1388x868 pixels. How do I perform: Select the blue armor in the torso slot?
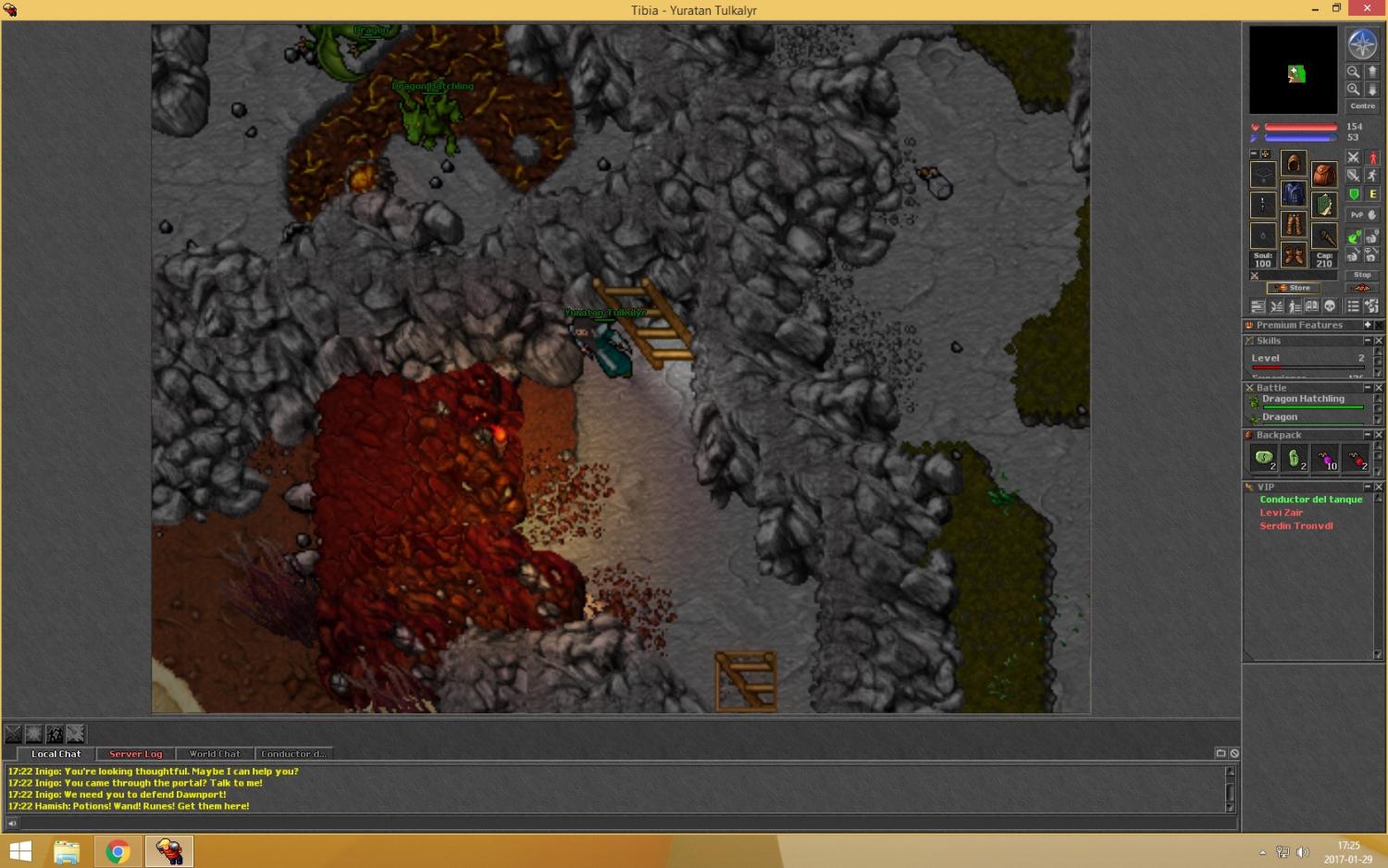point(1294,194)
